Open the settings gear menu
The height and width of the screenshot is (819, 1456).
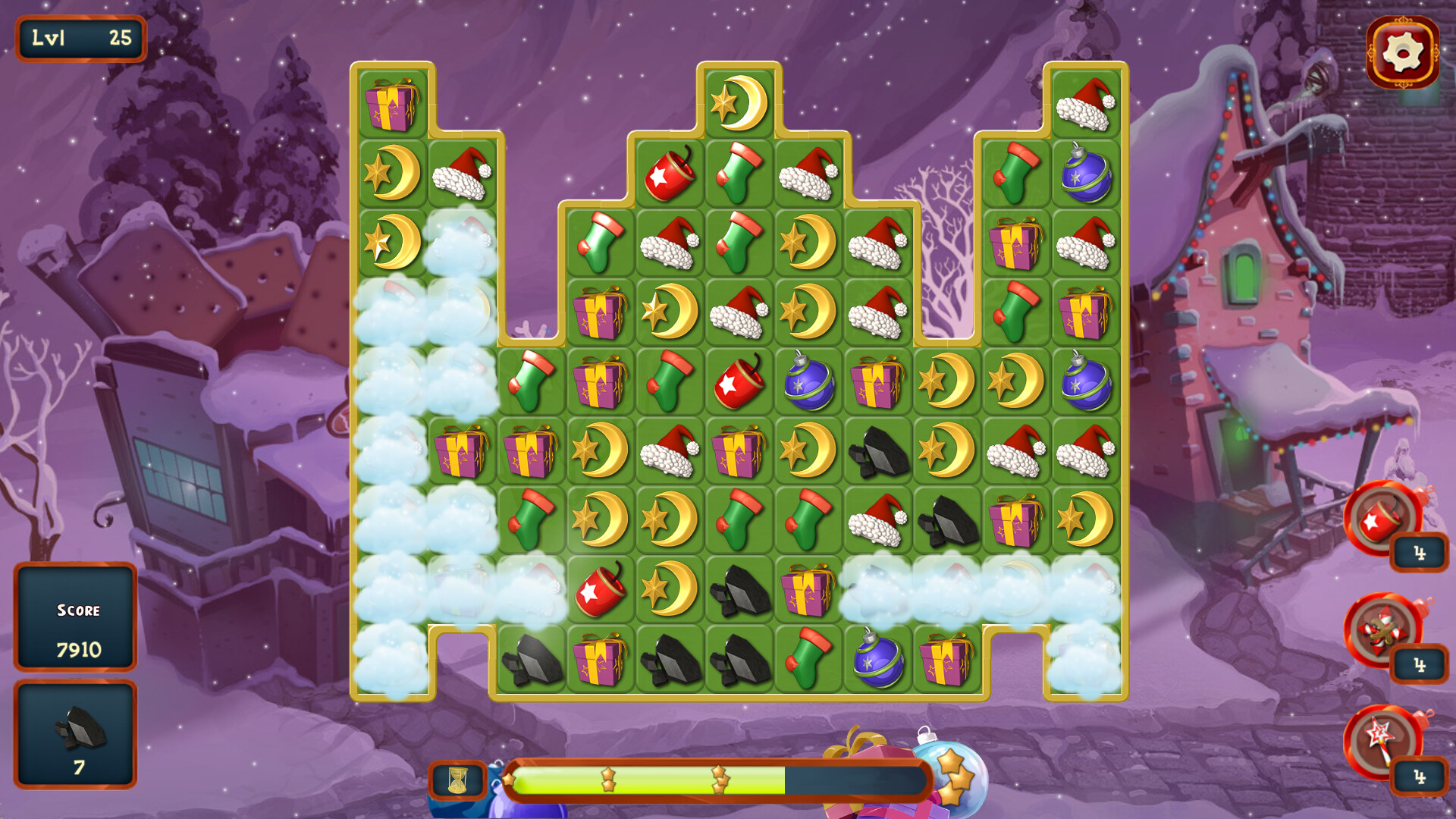point(1402,52)
